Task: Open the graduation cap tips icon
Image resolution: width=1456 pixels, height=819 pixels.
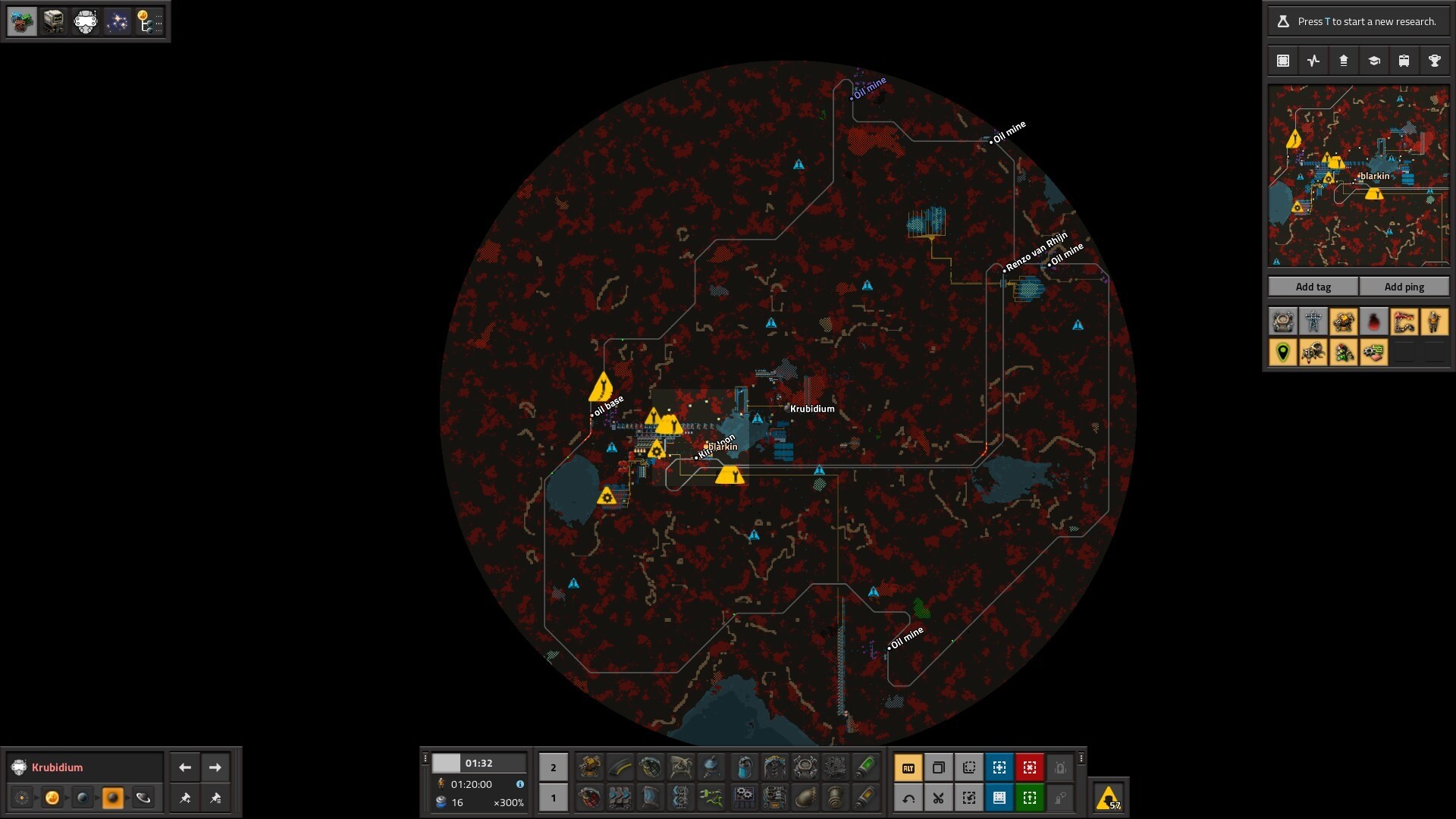Action: click(x=1373, y=61)
